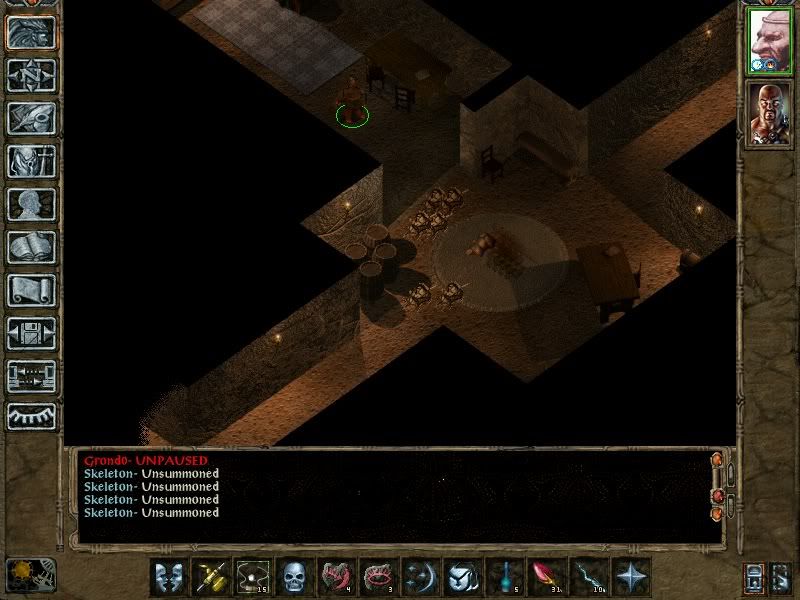Open the mage spellbook button
Image resolution: width=800 pixels, height=600 pixels.
[x=31, y=247]
